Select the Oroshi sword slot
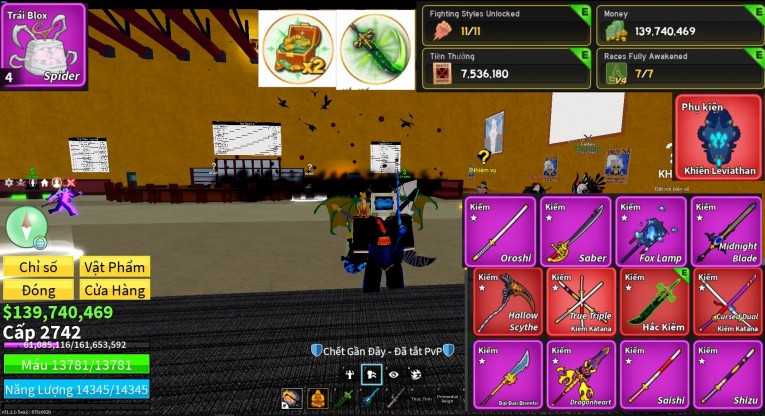Screen dimensions: 765x416 click(501, 231)
